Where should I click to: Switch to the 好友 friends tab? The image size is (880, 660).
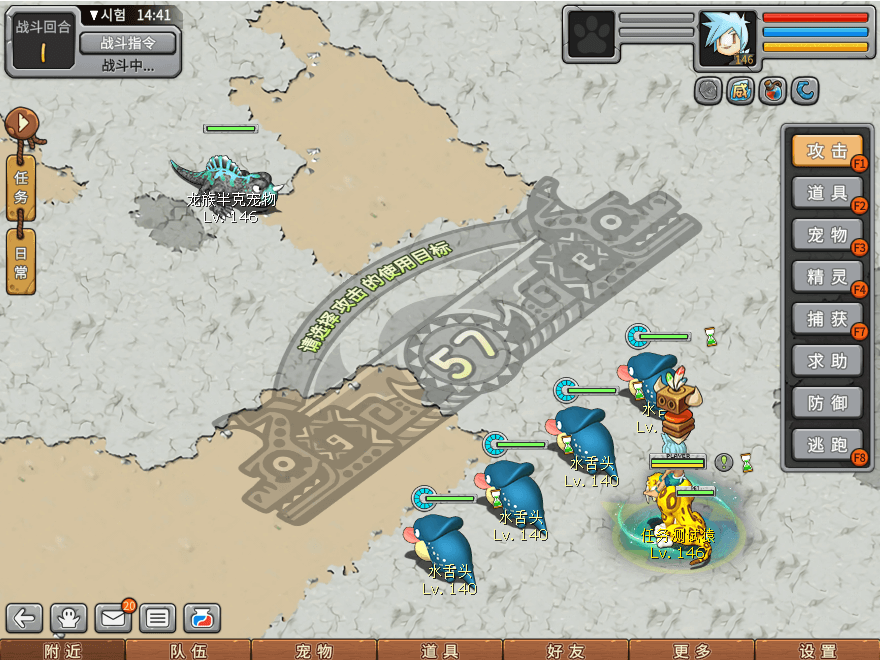pyautogui.click(x=565, y=651)
